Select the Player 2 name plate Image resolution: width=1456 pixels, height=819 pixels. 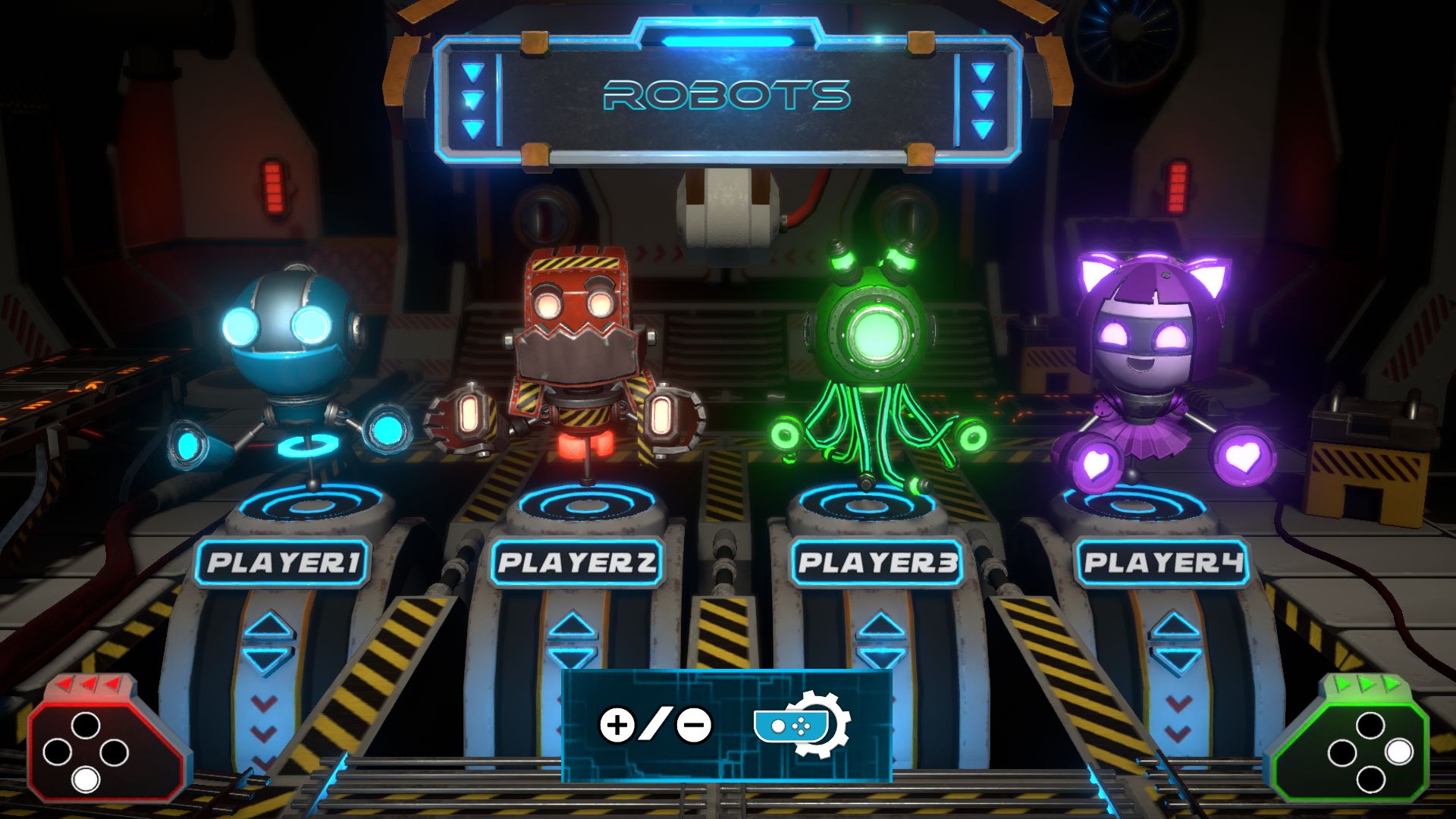pyautogui.click(x=576, y=563)
